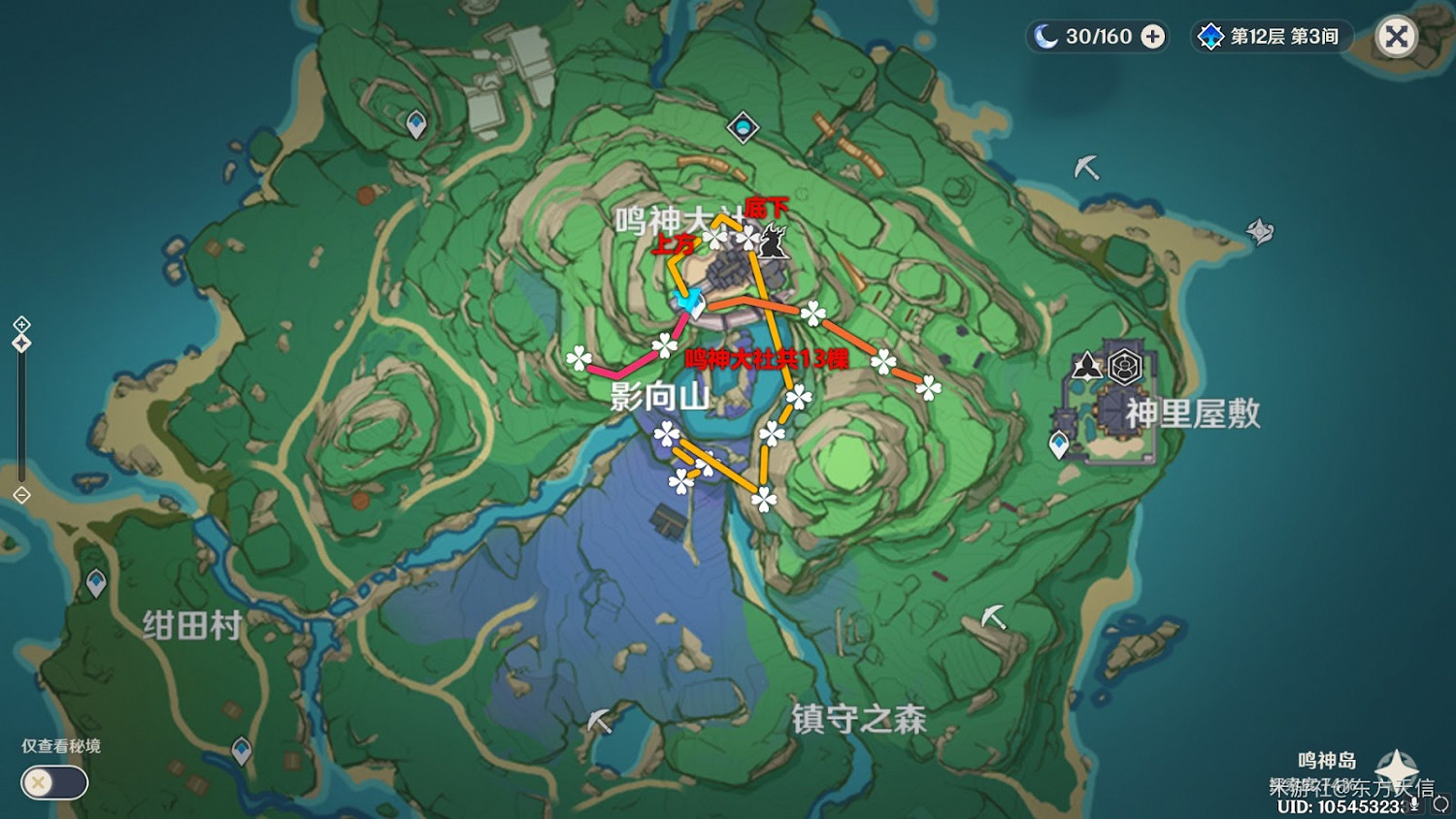Select the teleport icon near 绀田村
The image size is (1456, 819).
pos(97,580)
